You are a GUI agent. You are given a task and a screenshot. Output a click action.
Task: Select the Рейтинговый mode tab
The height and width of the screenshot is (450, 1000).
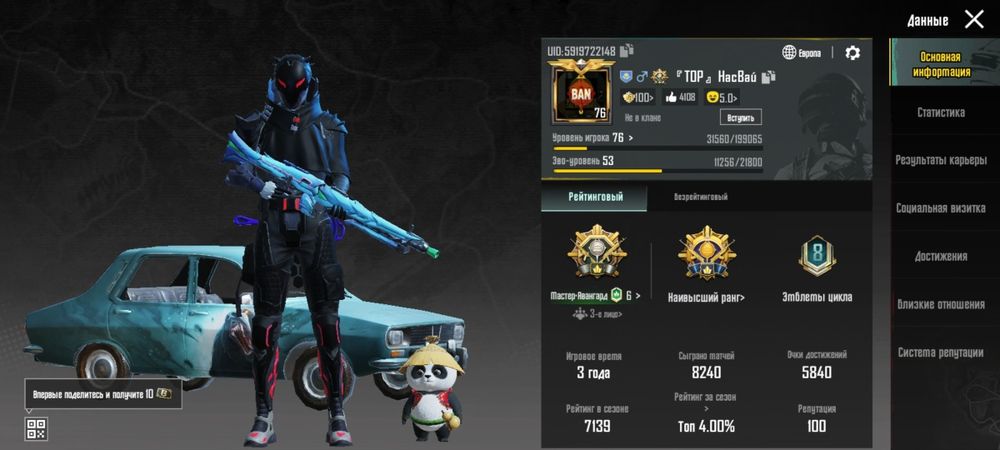(594, 197)
